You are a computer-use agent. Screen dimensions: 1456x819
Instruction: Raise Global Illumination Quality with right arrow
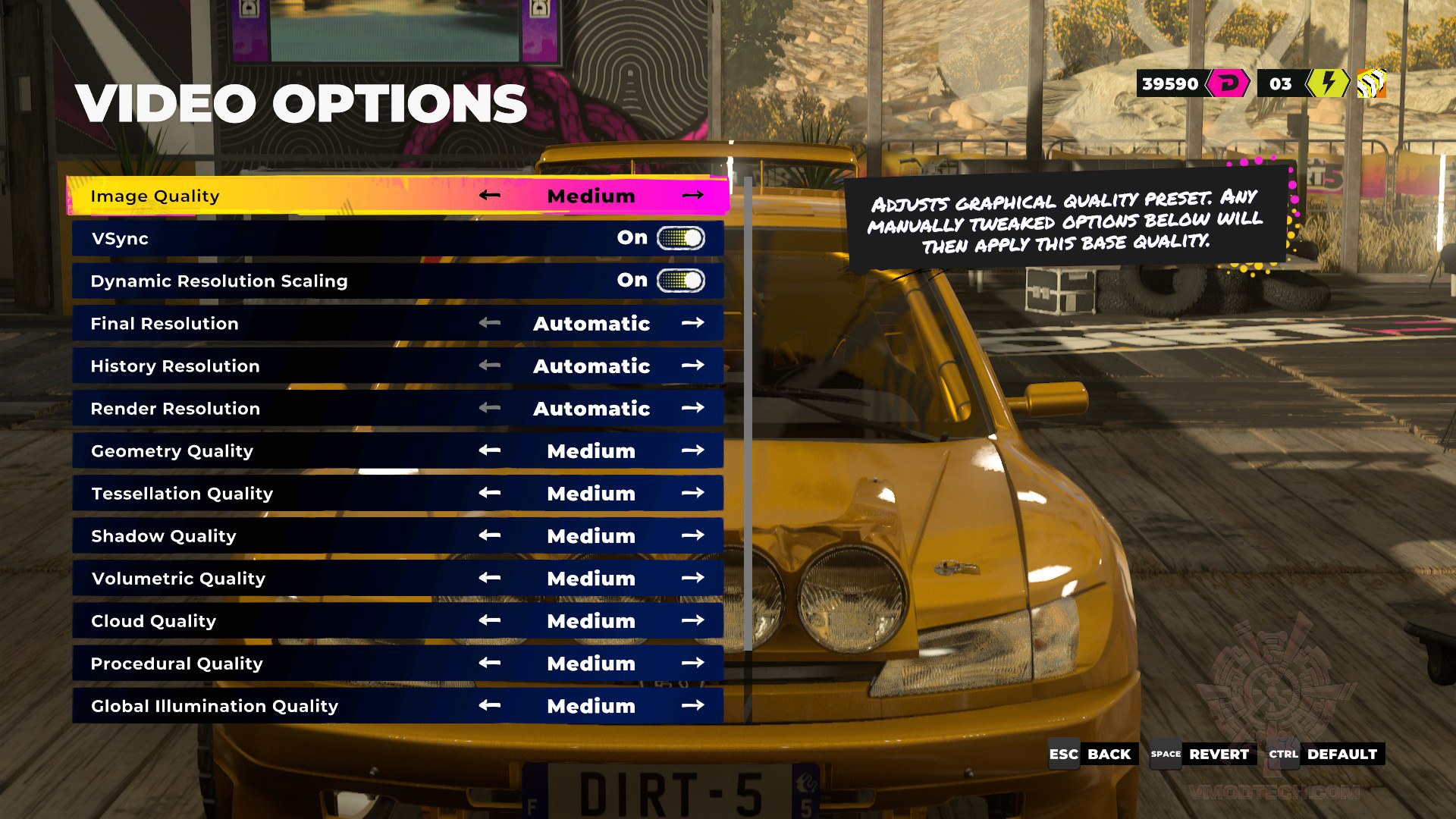(692, 705)
